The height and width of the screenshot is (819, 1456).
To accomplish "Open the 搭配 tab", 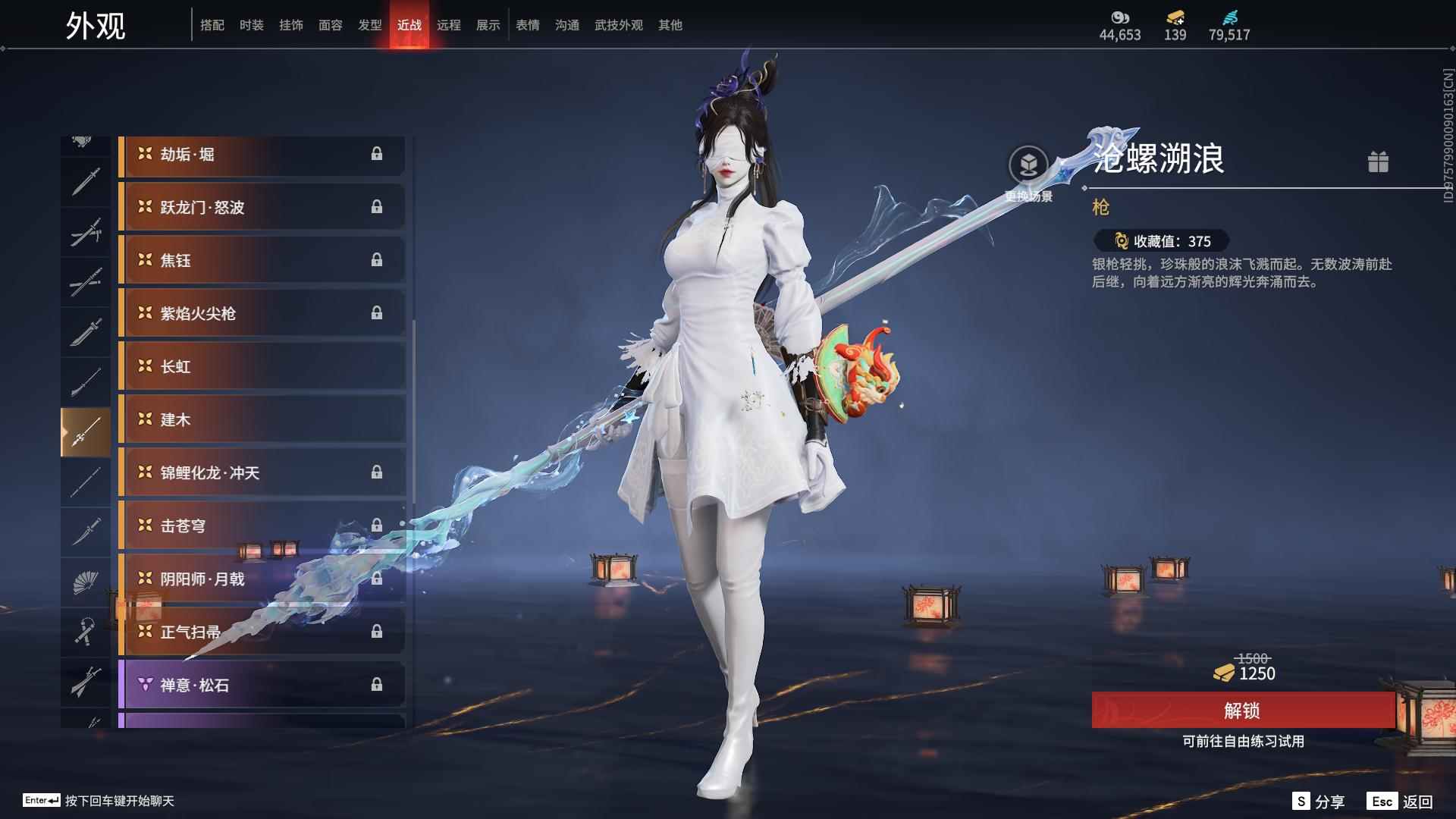I will coord(212,25).
